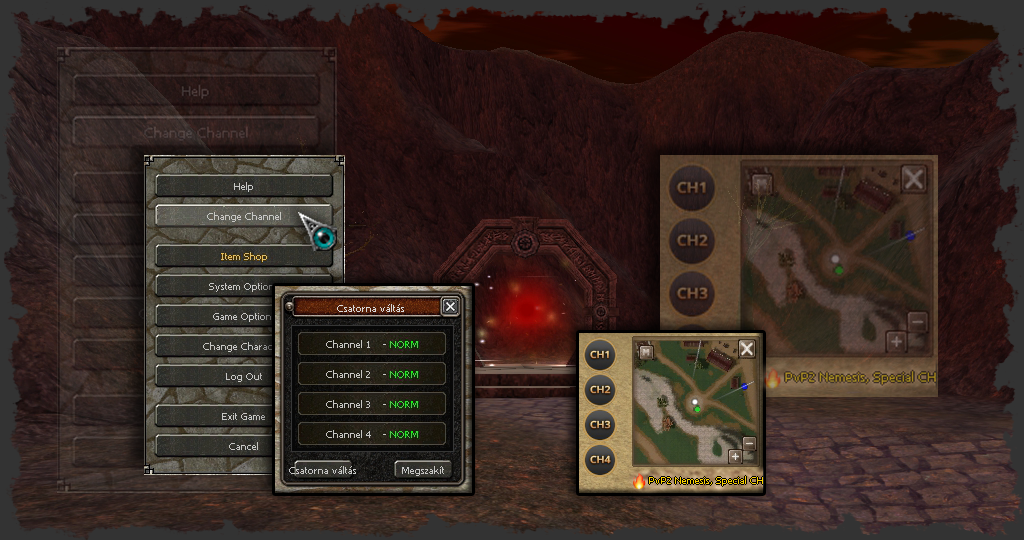This screenshot has height=540, width=1024.
Task: Confirm with the bottom Csatorna váltás button
Action: (323, 470)
